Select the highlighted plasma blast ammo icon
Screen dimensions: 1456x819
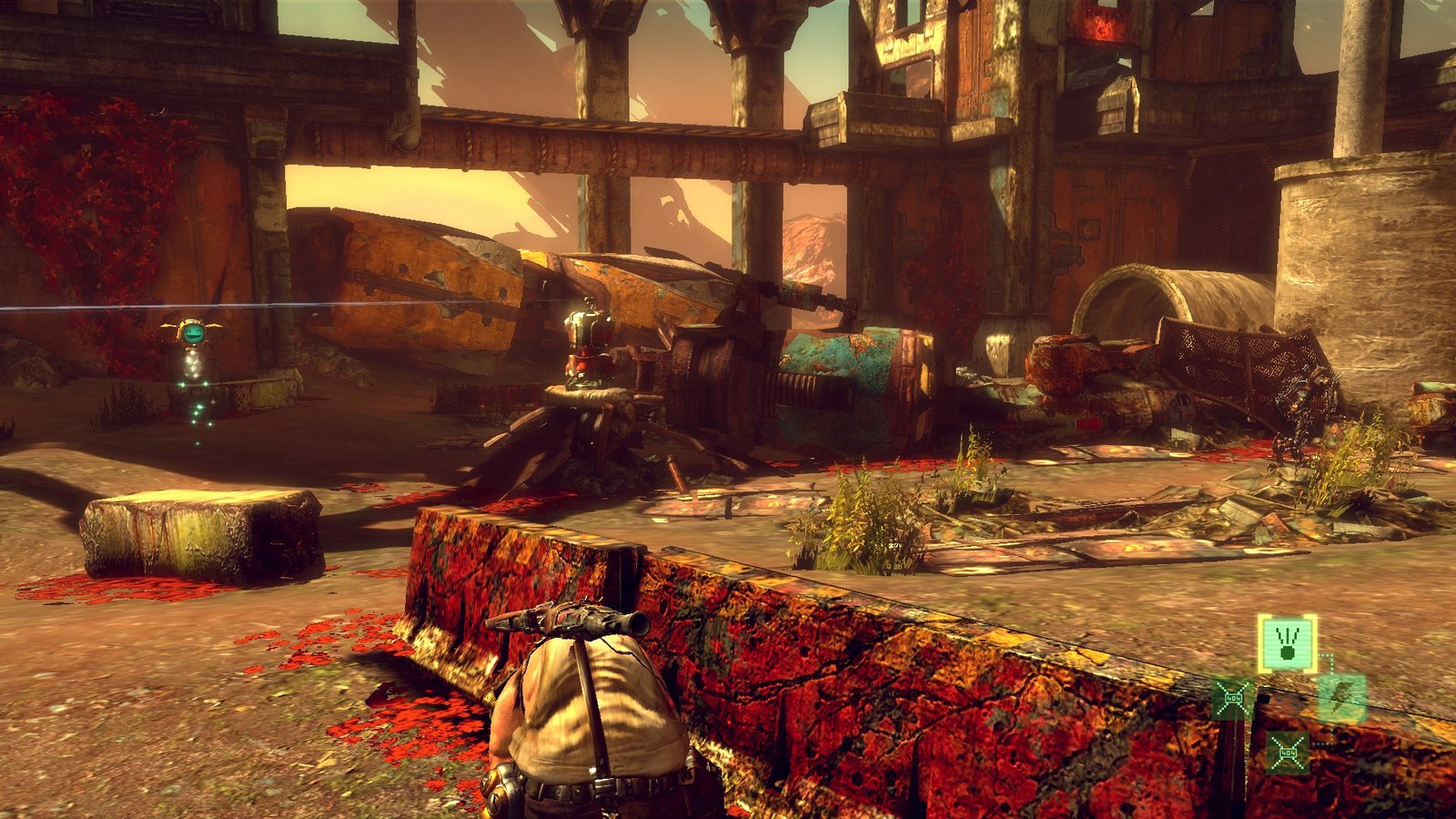(x=1287, y=643)
